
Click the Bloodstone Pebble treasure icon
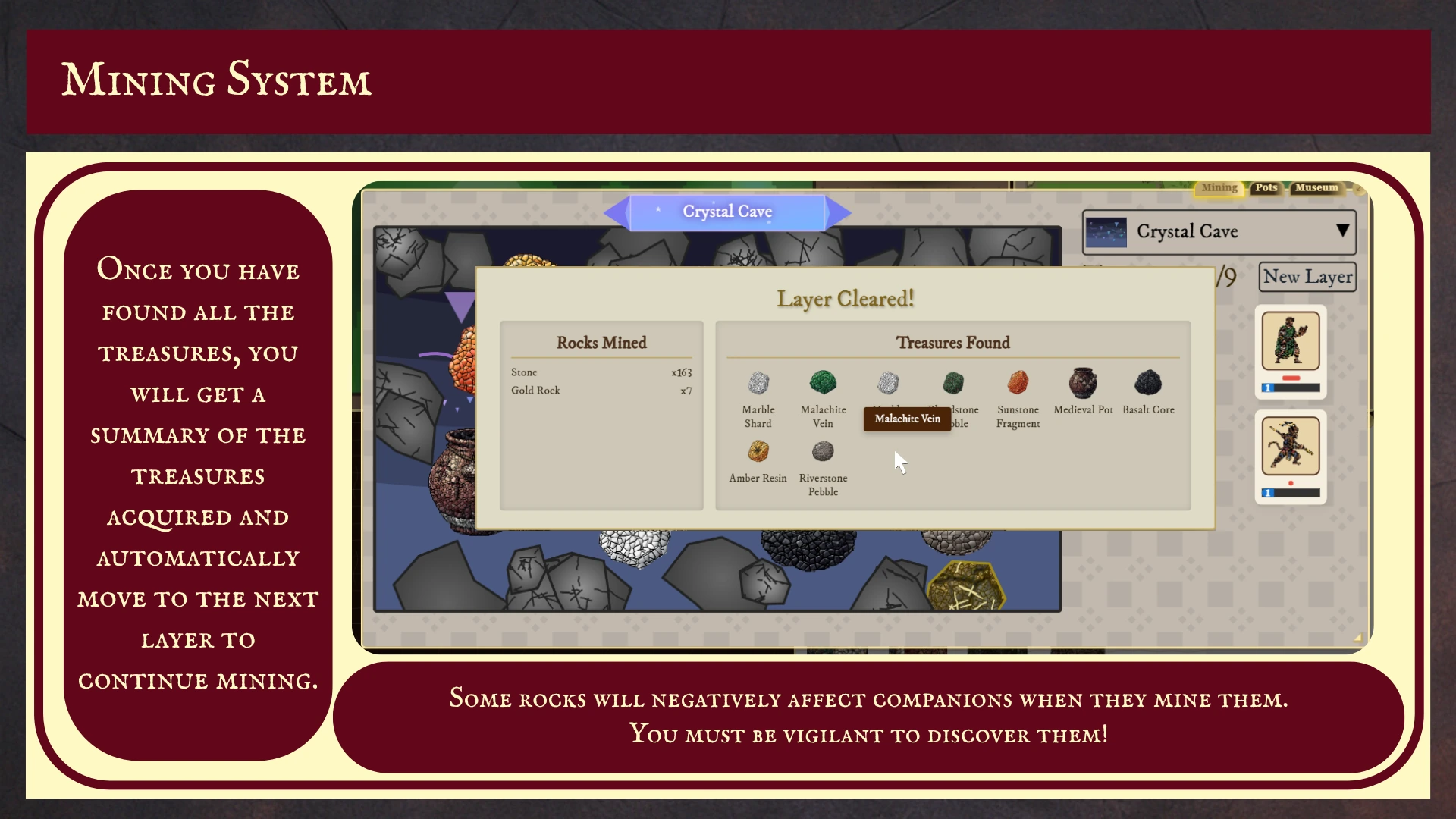tap(953, 383)
